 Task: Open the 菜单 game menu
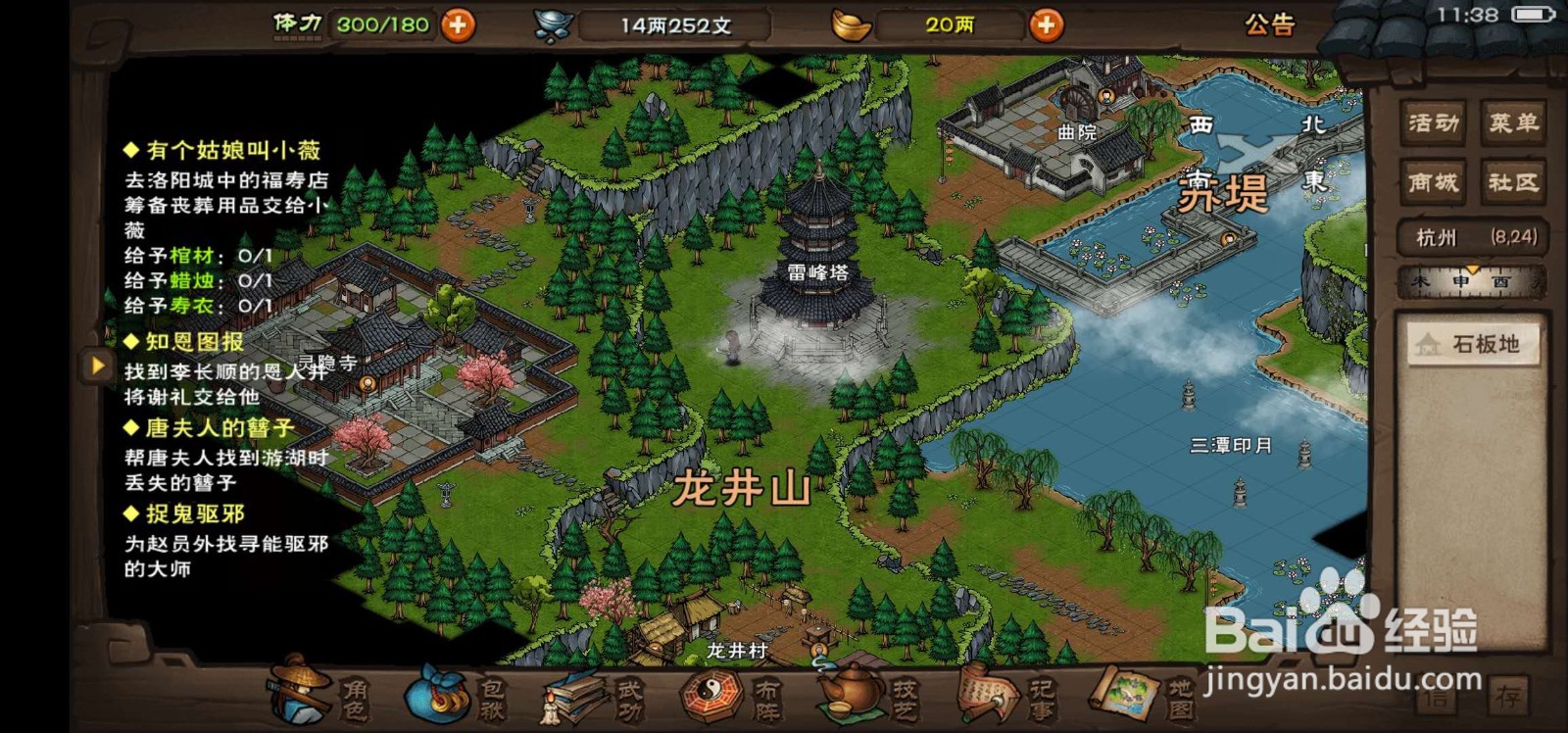tap(1514, 122)
